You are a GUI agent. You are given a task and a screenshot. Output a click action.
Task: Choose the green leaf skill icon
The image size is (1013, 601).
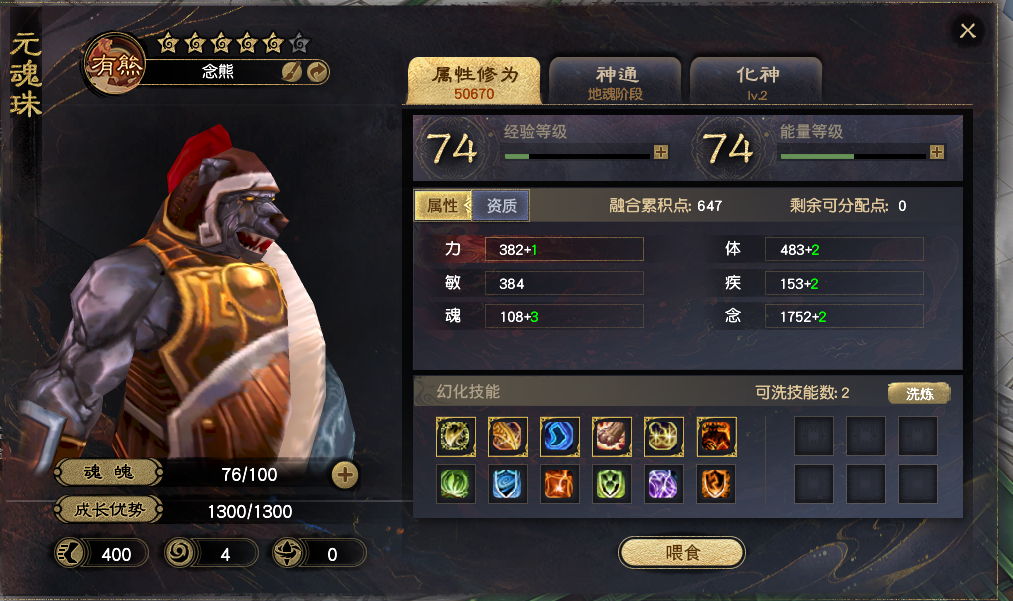(x=456, y=484)
